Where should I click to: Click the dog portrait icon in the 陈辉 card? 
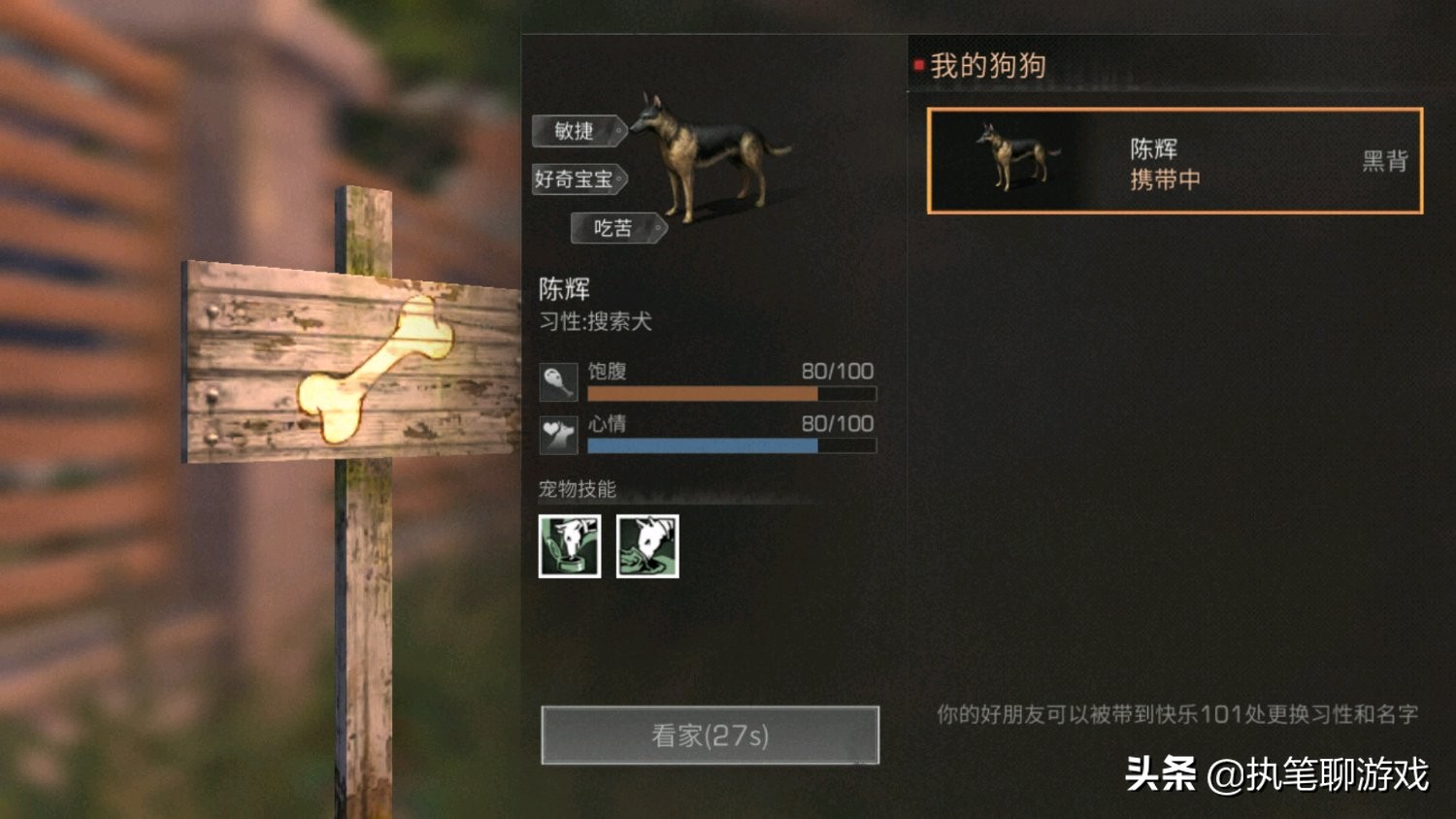click(1011, 158)
